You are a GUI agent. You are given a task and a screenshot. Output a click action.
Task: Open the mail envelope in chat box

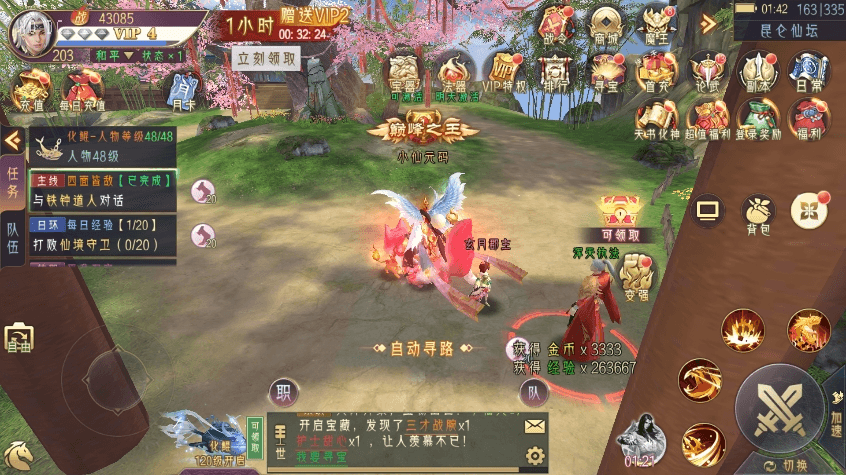[535, 425]
